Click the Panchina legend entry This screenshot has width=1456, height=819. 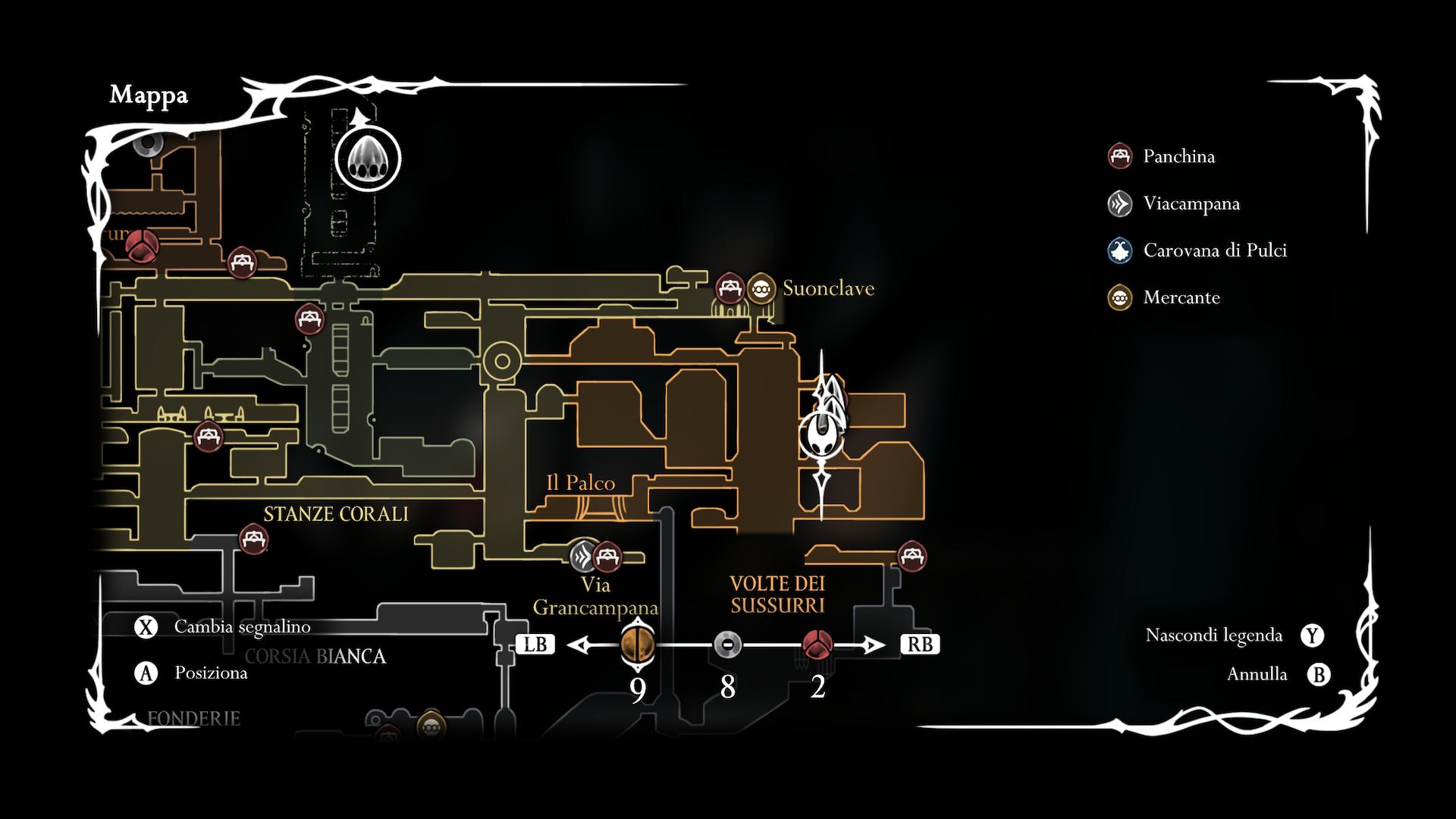point(1178,156)
